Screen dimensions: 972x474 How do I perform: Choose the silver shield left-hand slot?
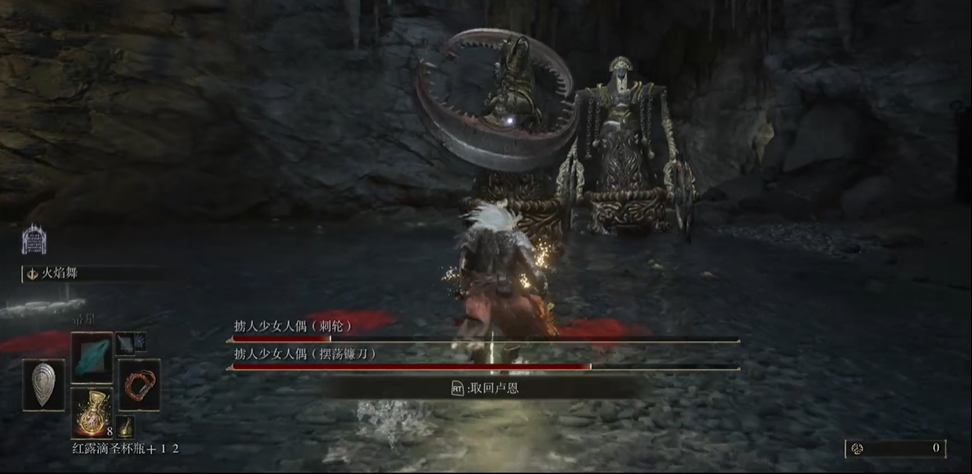[x=44, y=384]
